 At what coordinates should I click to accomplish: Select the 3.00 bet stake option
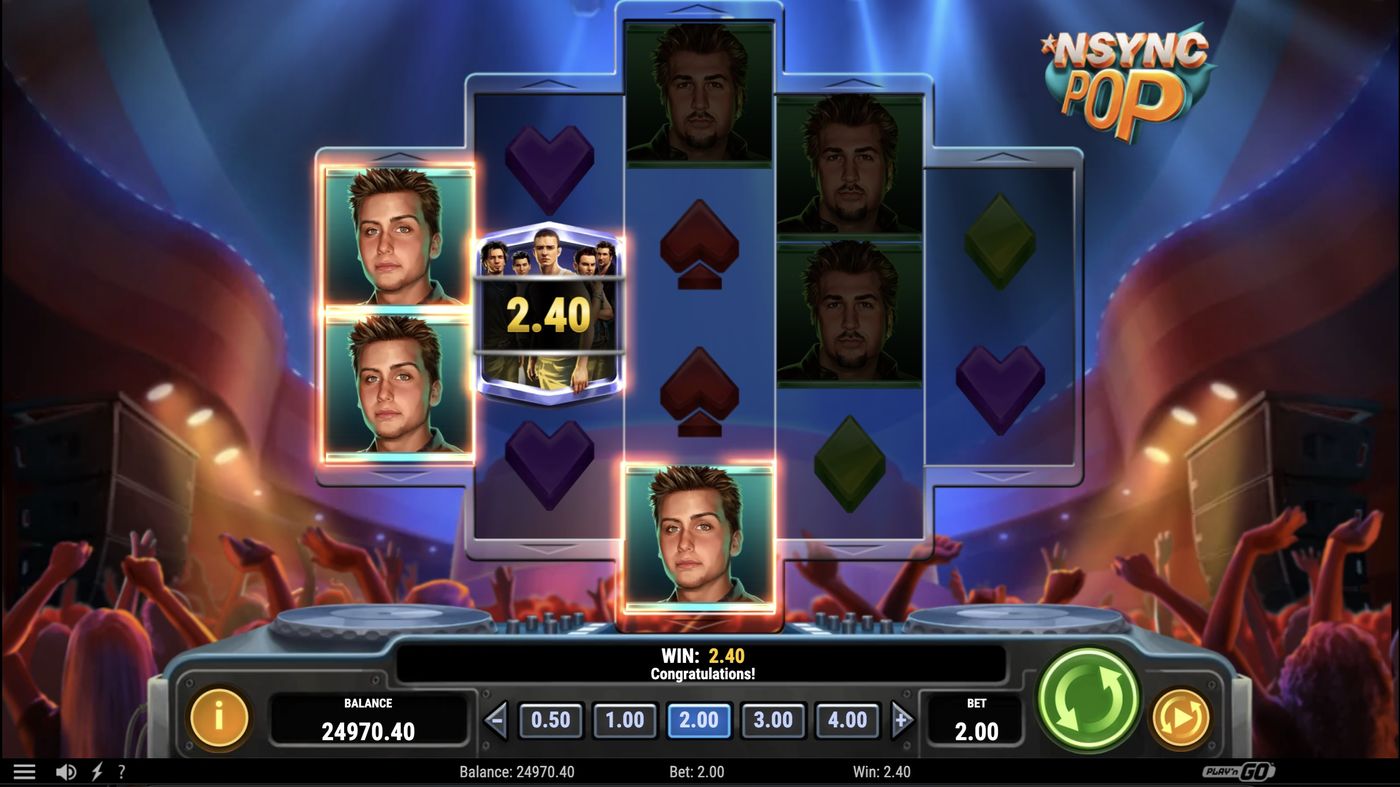coord(773,719)
